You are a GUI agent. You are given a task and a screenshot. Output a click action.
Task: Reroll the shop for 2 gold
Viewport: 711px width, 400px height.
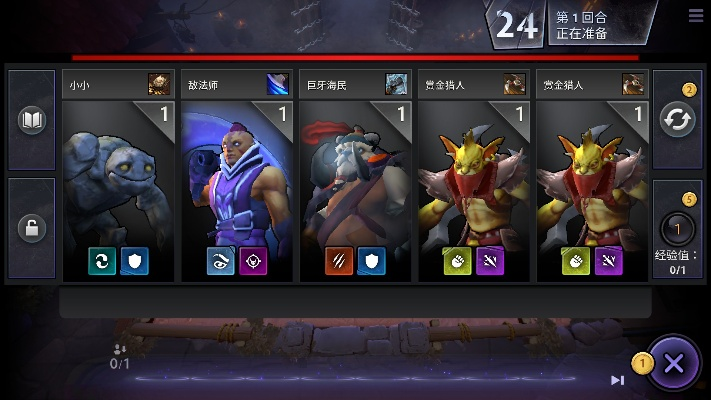click(x=676, y=119)
